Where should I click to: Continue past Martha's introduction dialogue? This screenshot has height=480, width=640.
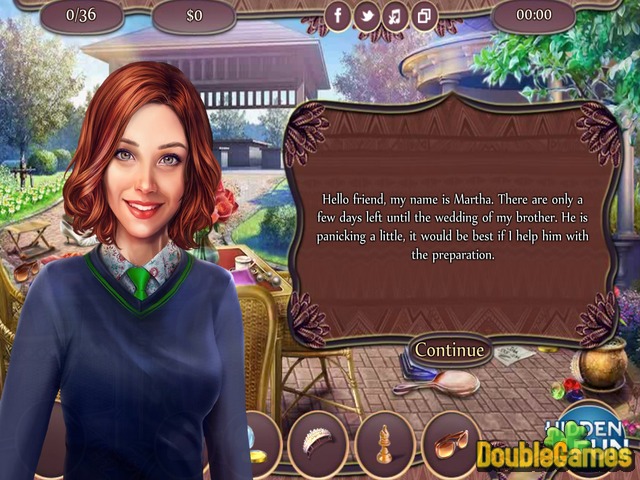point(449,351)
